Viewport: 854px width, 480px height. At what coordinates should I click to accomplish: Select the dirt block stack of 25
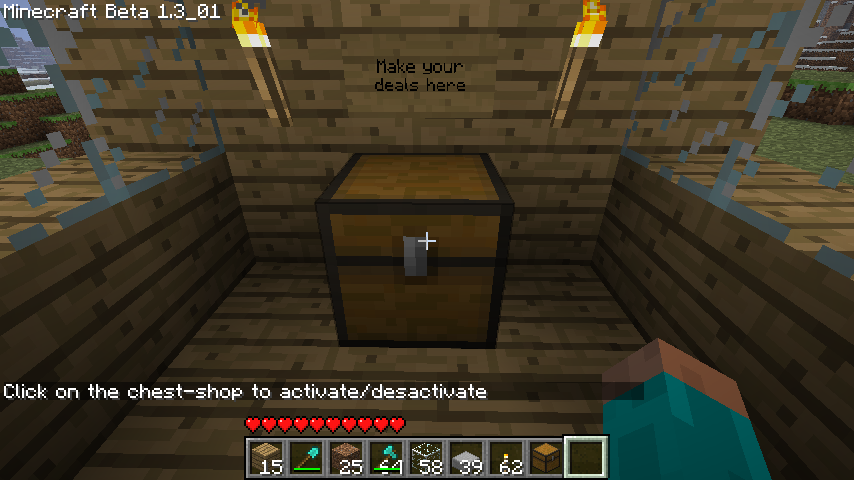(x=345, y=458)
